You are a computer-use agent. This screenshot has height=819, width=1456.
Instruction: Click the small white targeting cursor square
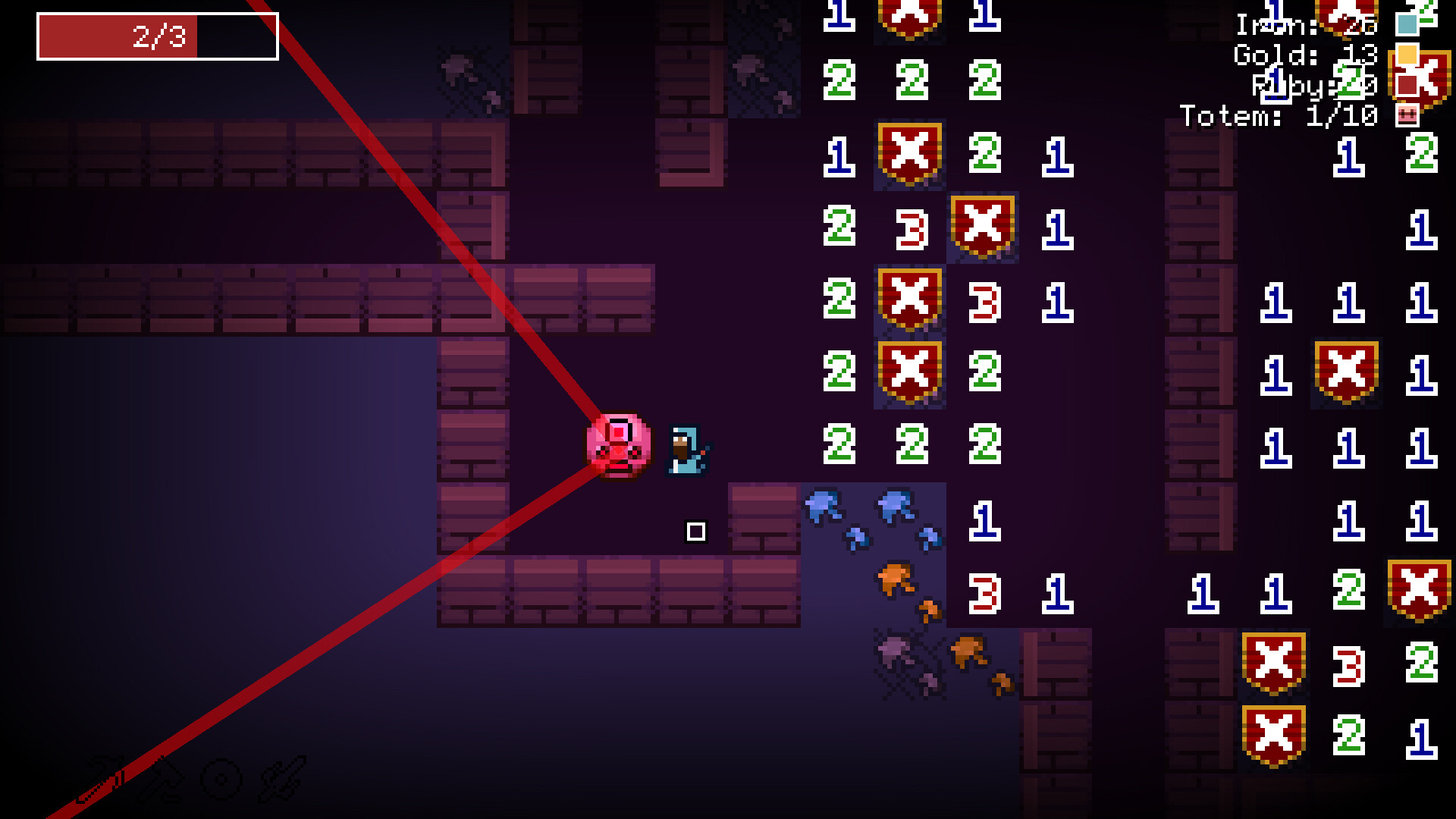tap(695, 532)
